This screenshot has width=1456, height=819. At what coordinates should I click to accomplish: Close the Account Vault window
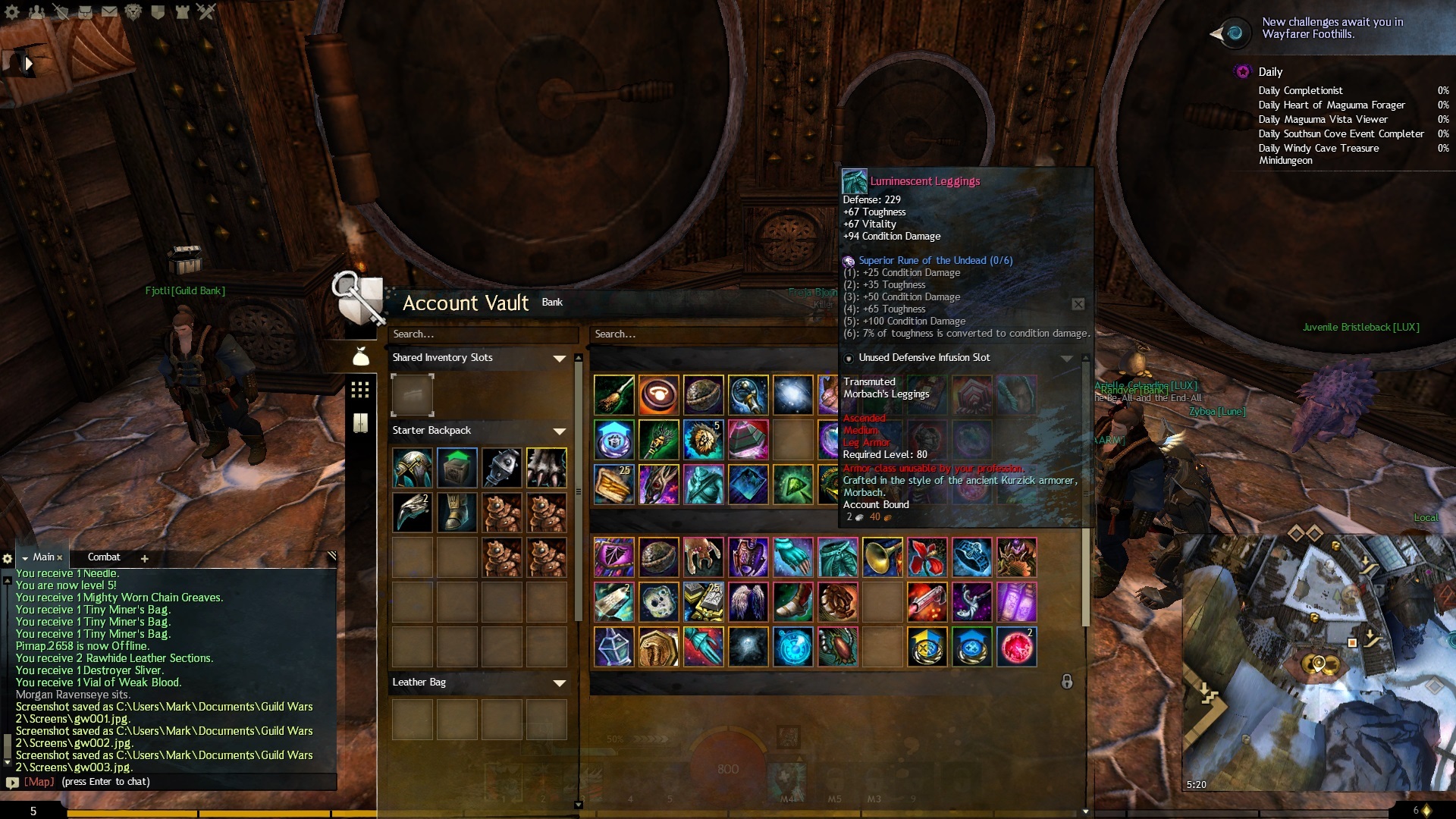tap(1078, 304)
